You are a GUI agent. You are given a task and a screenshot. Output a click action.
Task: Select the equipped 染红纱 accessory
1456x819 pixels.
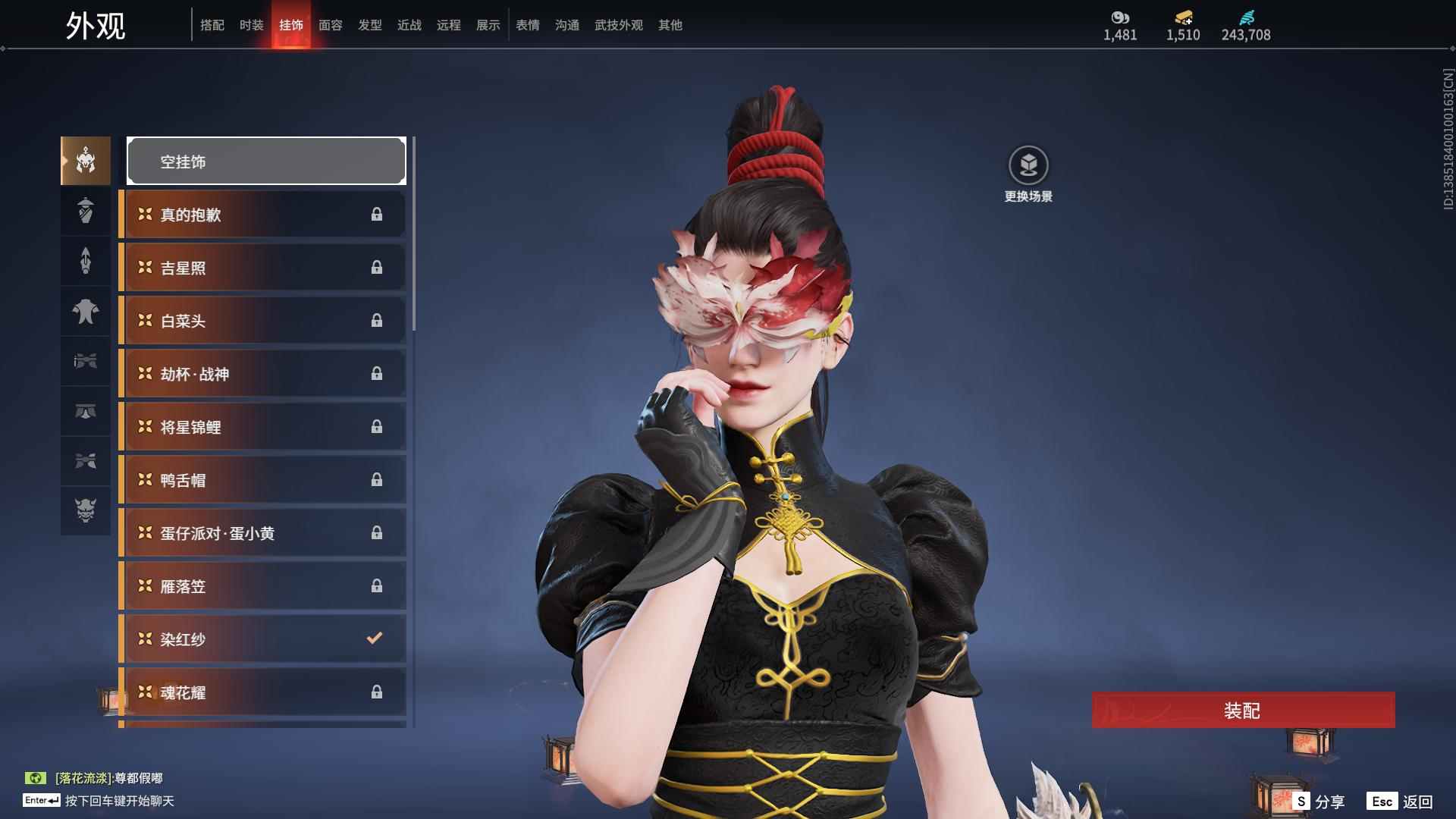click(x=262, y=639)
